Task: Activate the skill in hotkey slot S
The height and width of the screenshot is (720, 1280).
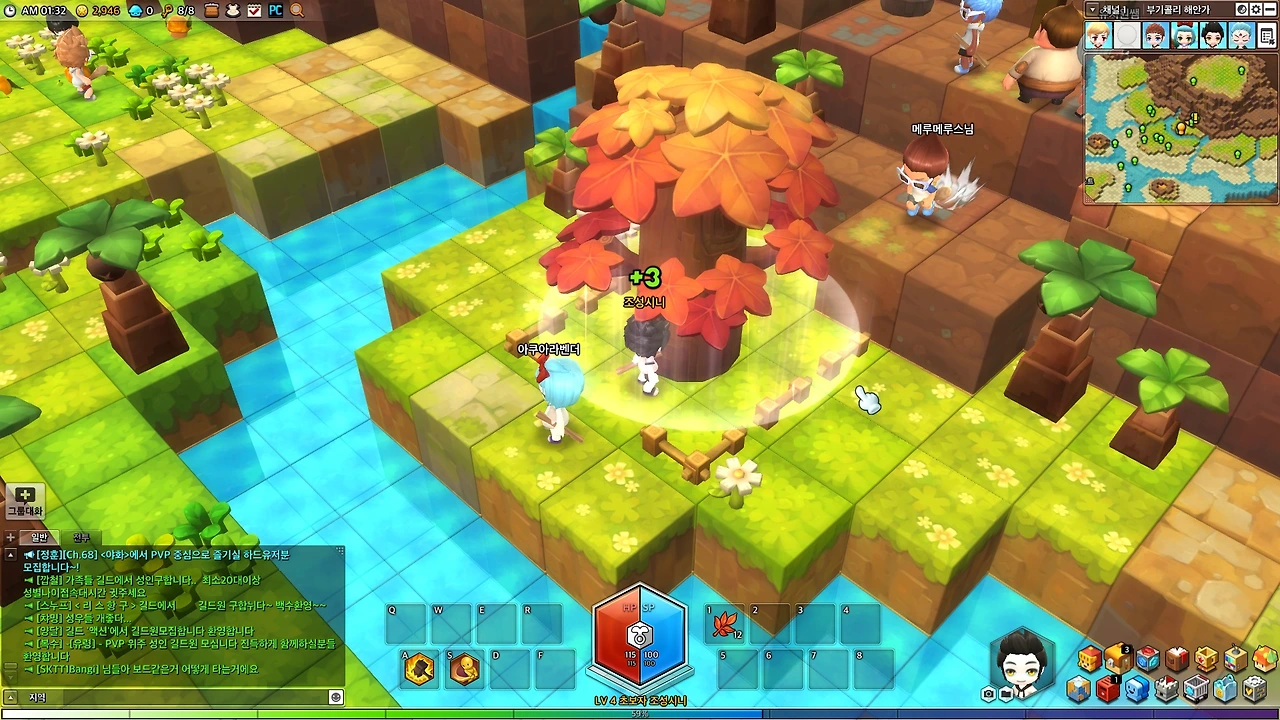Action: [464, 668]
